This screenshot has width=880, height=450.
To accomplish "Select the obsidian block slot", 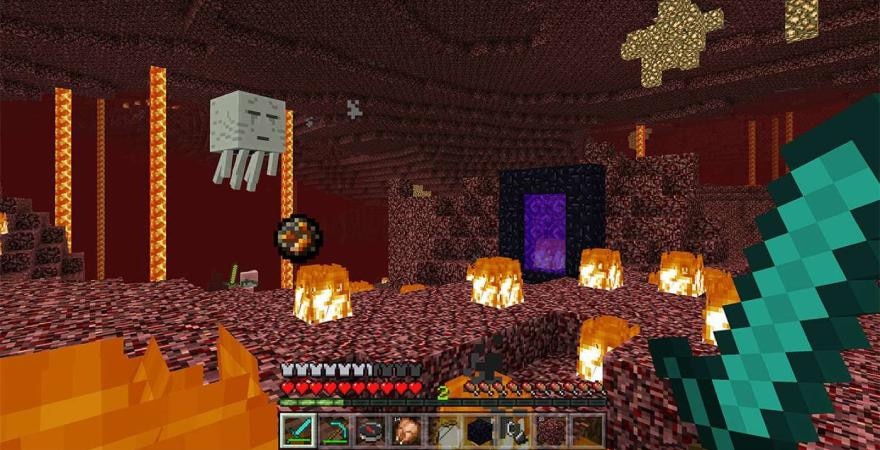I will (479, 431).
